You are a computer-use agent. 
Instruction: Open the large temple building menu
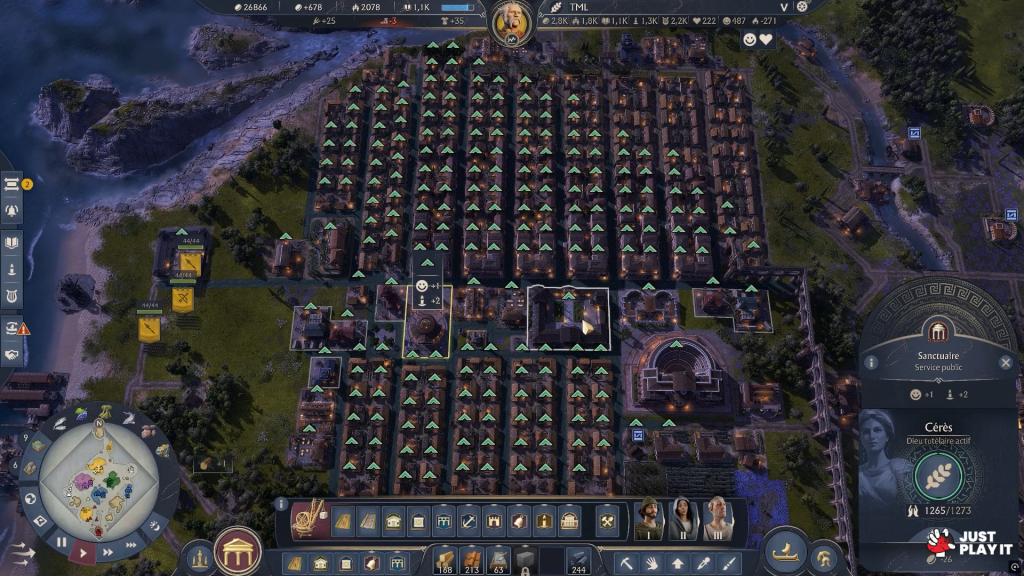click(238, 550)
